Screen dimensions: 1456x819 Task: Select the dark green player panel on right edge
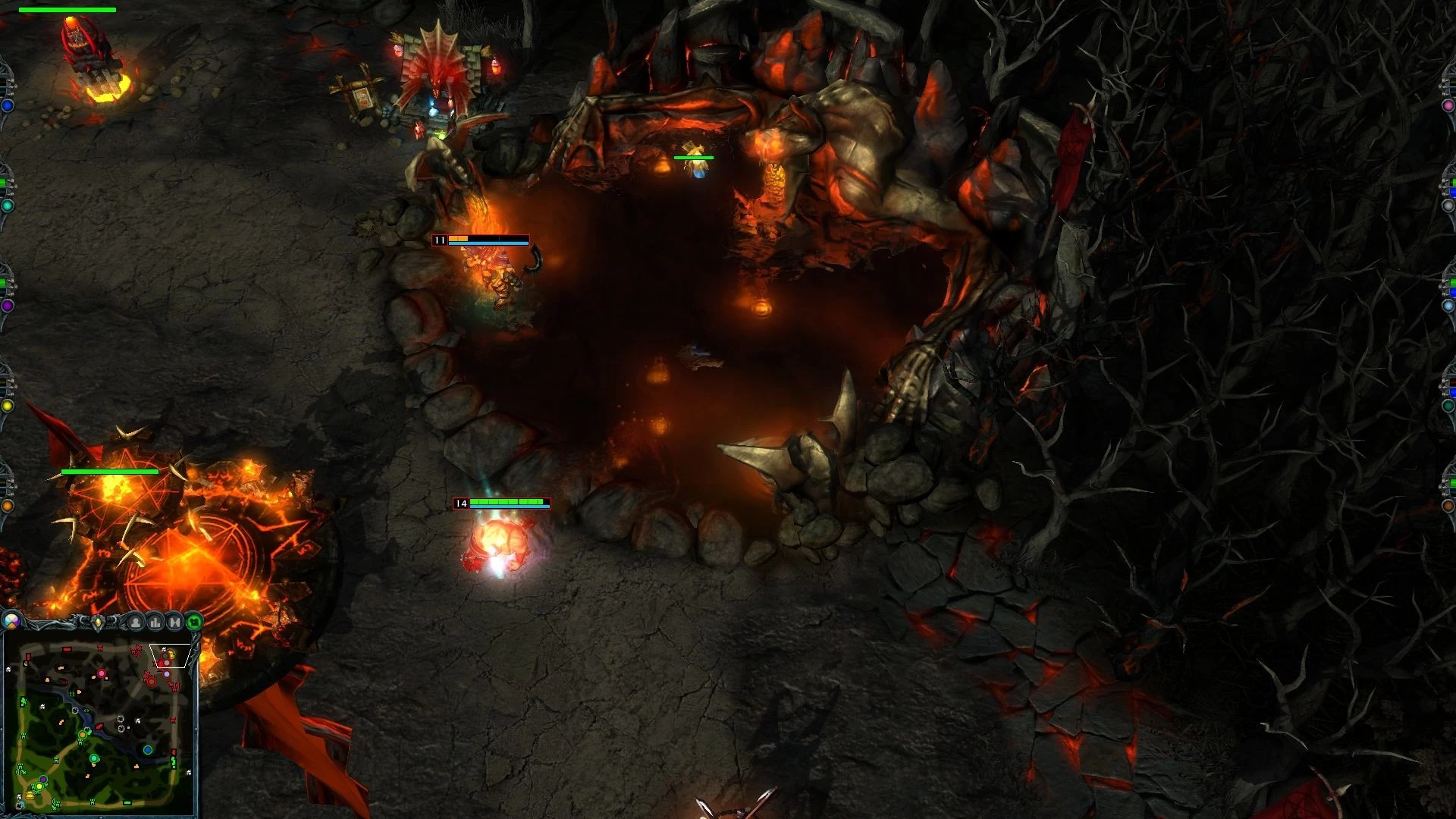pyautogui.click(x=1450, y=406)
